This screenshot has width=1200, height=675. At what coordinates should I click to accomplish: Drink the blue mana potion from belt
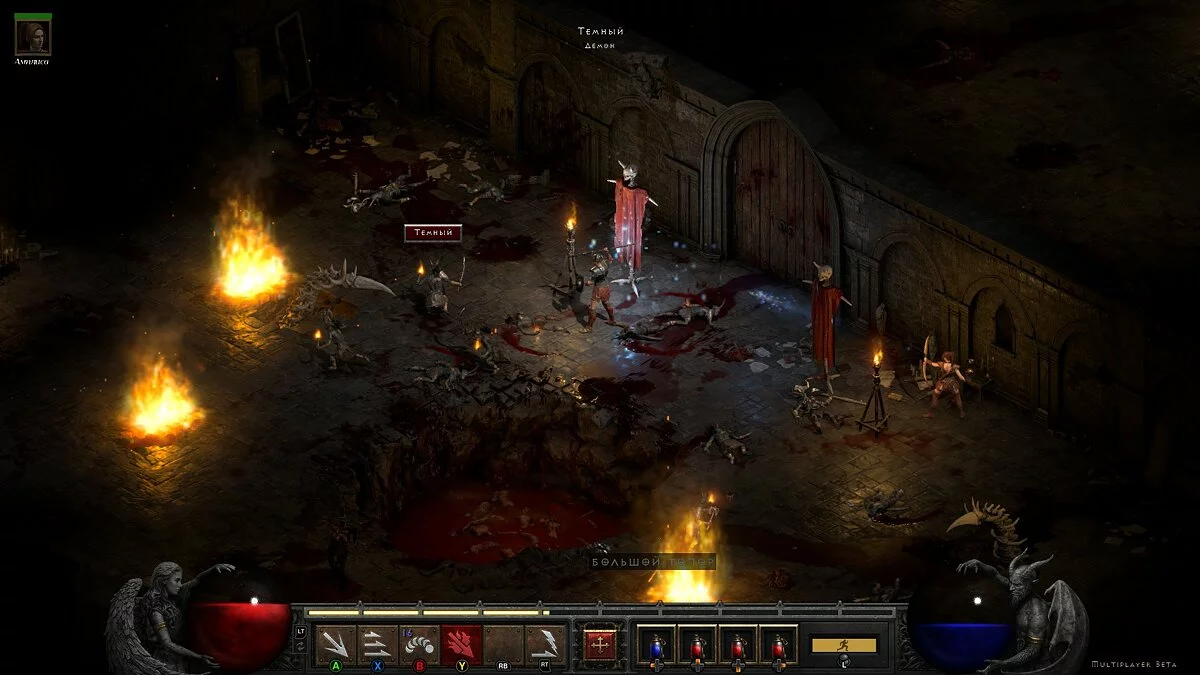pyautogui.click(x=657, y=644)
